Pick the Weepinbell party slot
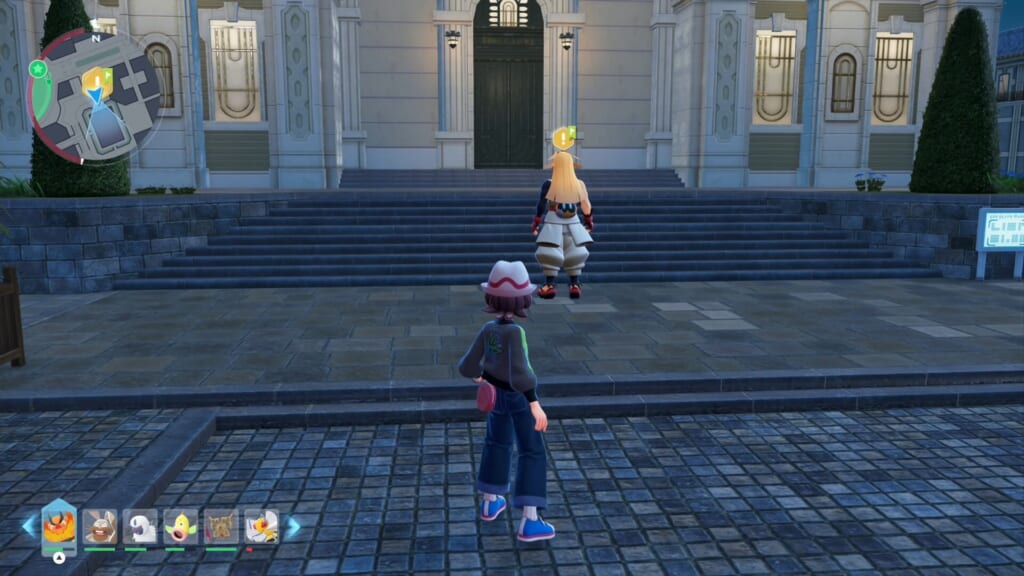The image size is (1024, 576). [x=180, y=526]
